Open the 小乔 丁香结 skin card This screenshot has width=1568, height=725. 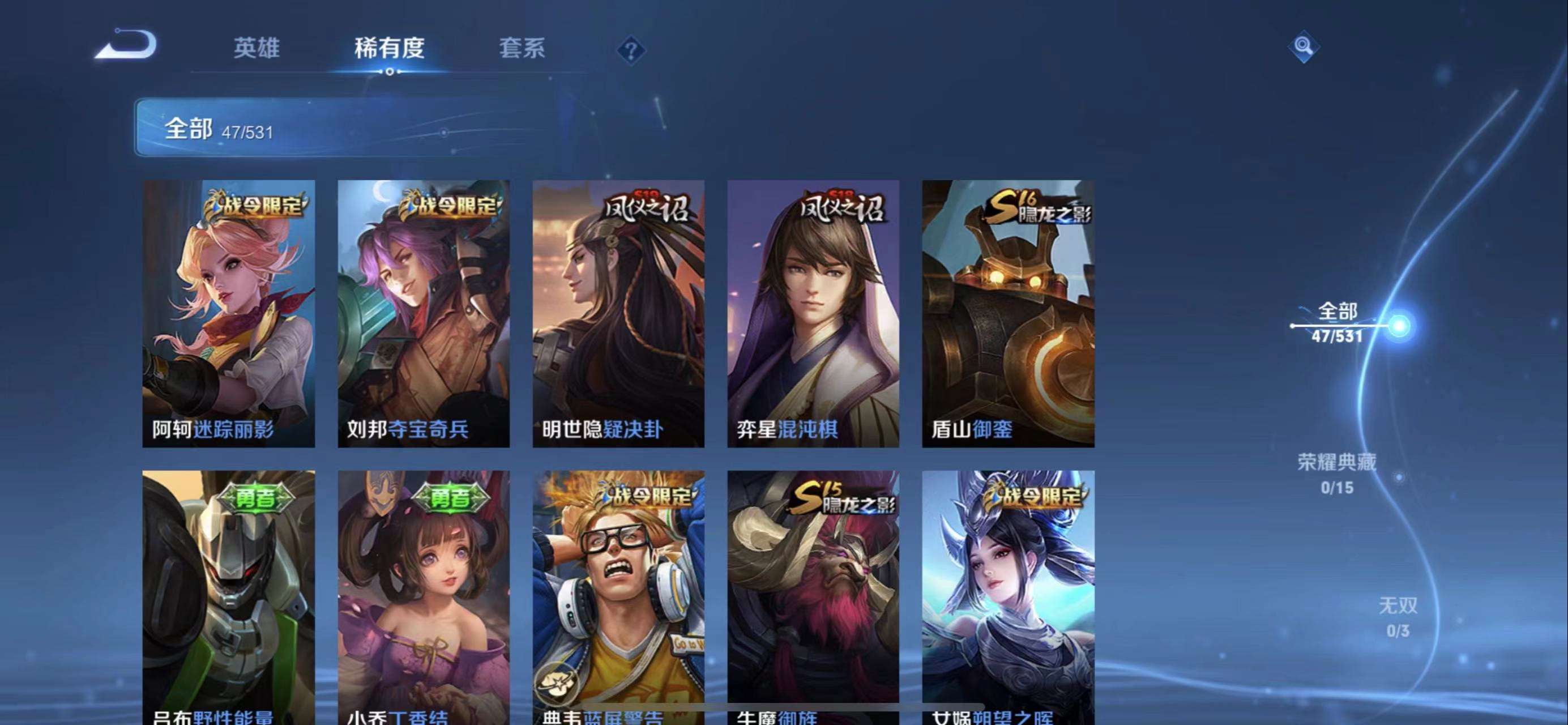(424, 596)
